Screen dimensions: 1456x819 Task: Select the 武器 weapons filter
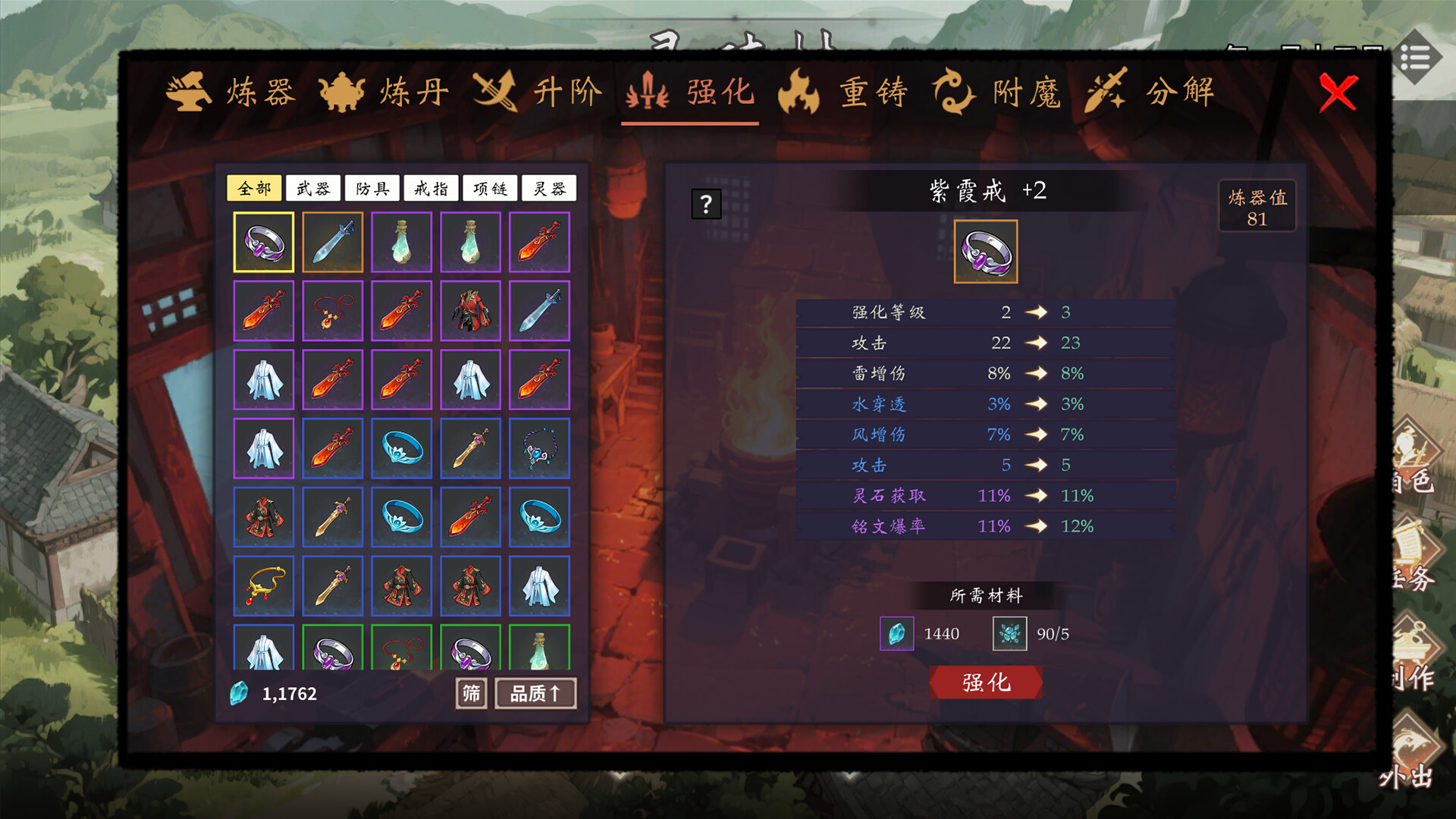coord(314,188)
